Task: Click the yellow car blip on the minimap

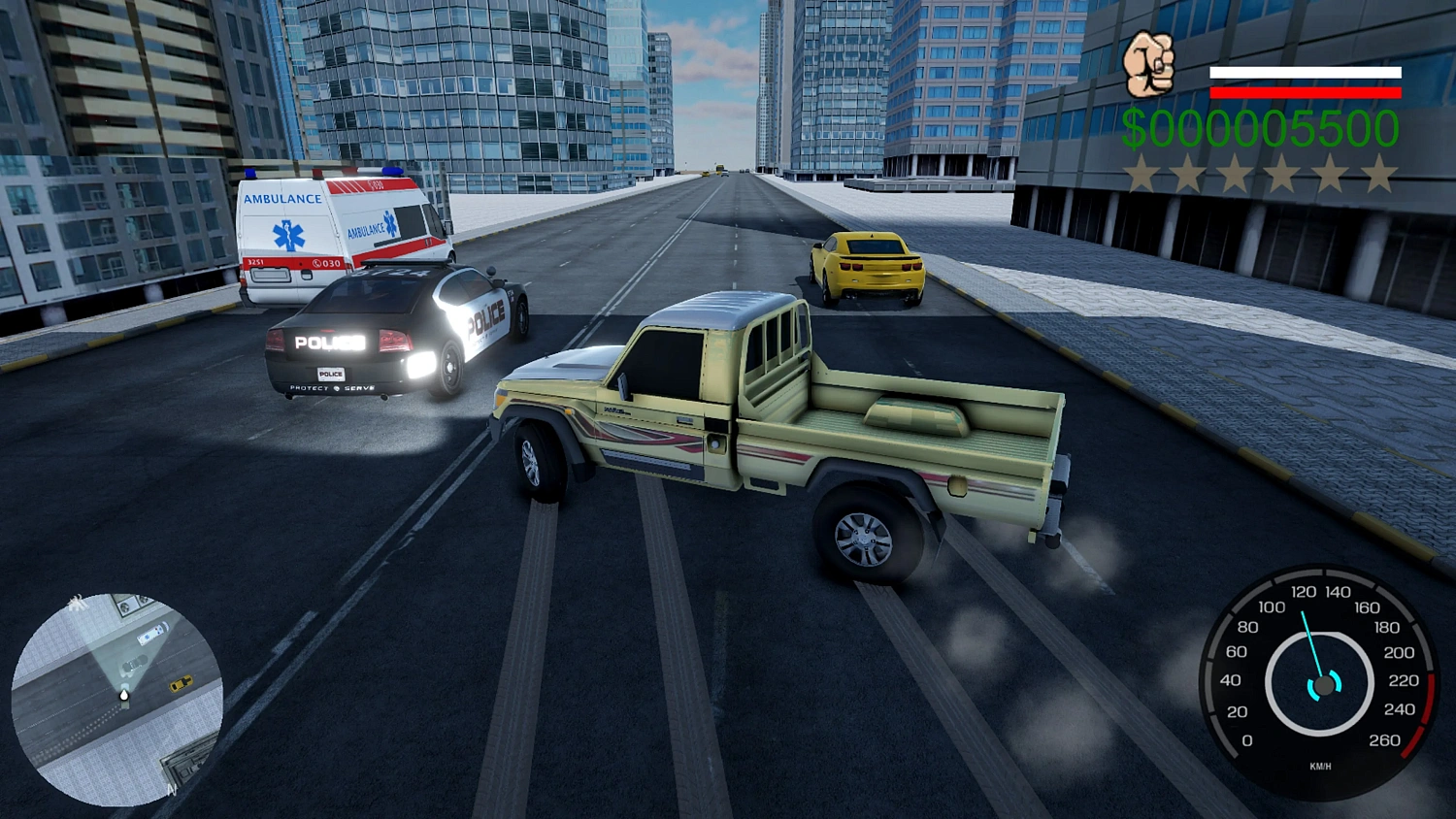Action: click(181, 683)
